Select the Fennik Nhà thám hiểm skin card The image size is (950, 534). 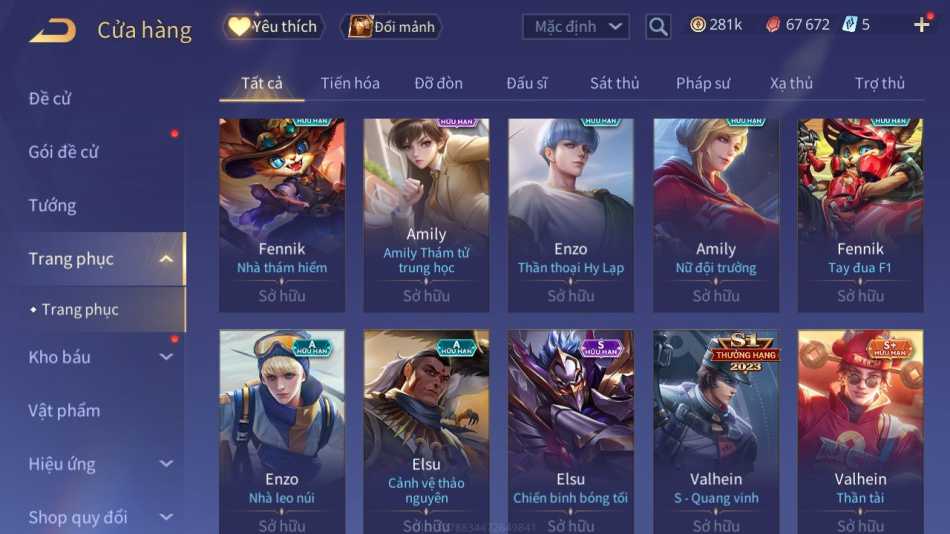(x=282, y=210)
